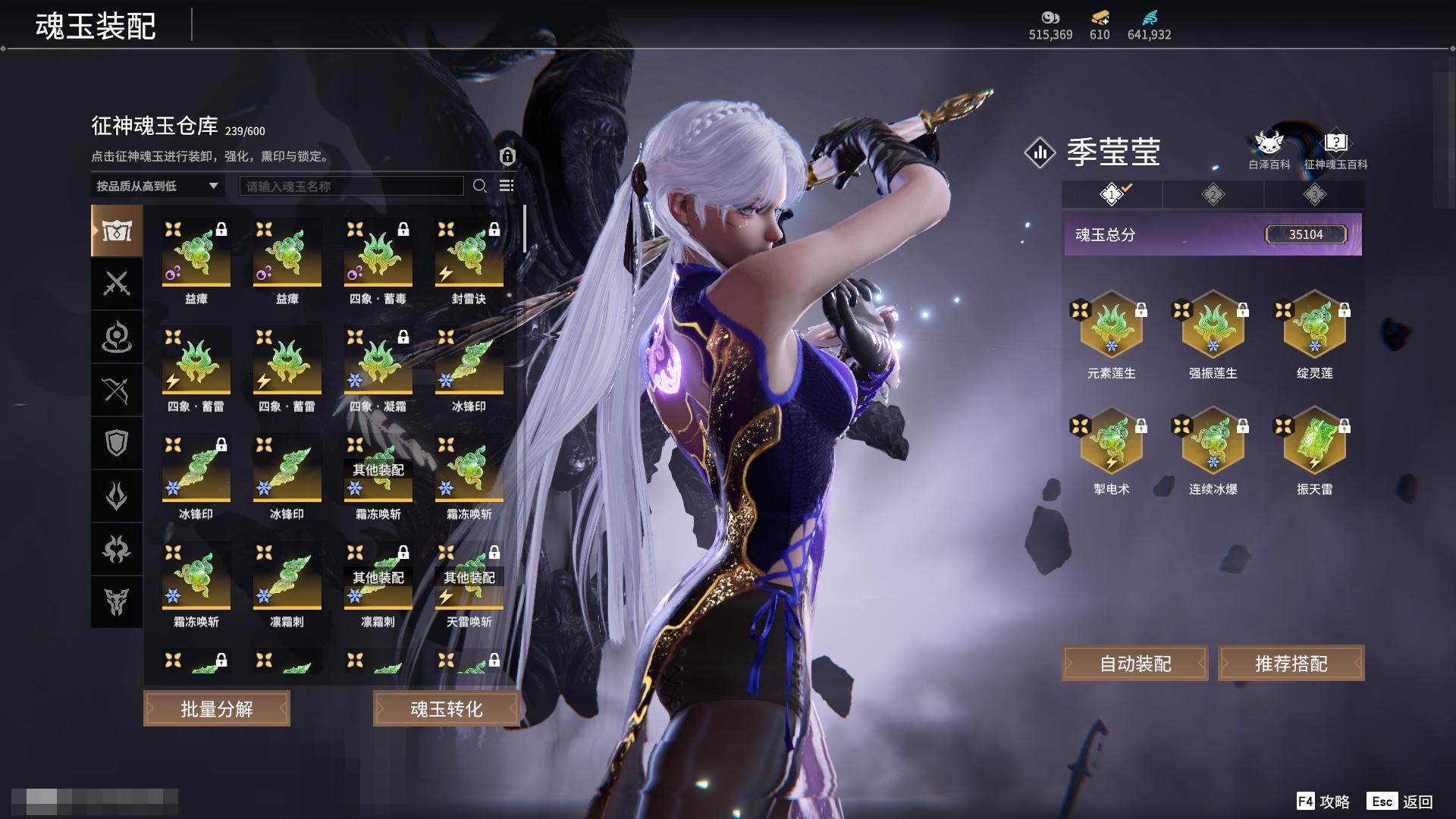Image resolution: width=1456 pixels, height=819 pixels.
Task: Open 魂玉转化 soul jade conversion
Action: click(x=446, y=709)
